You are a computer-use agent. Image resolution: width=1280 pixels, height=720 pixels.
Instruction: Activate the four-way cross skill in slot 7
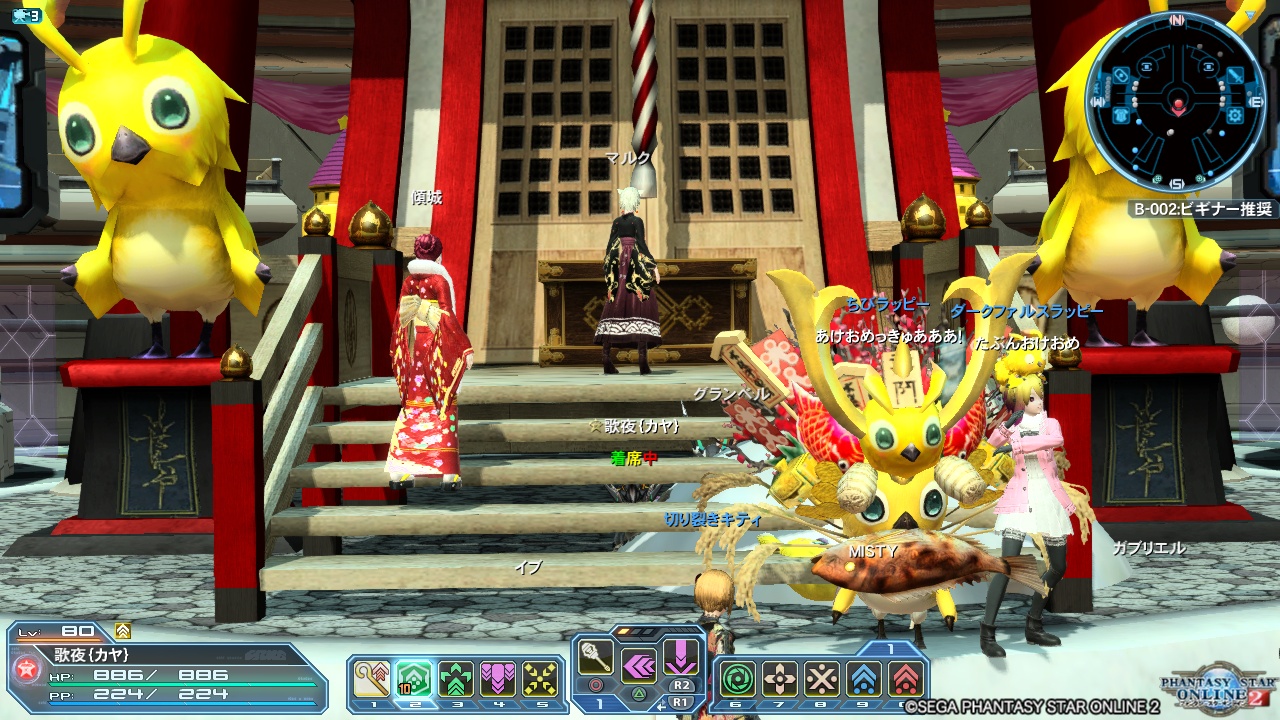tap(780, 678)
